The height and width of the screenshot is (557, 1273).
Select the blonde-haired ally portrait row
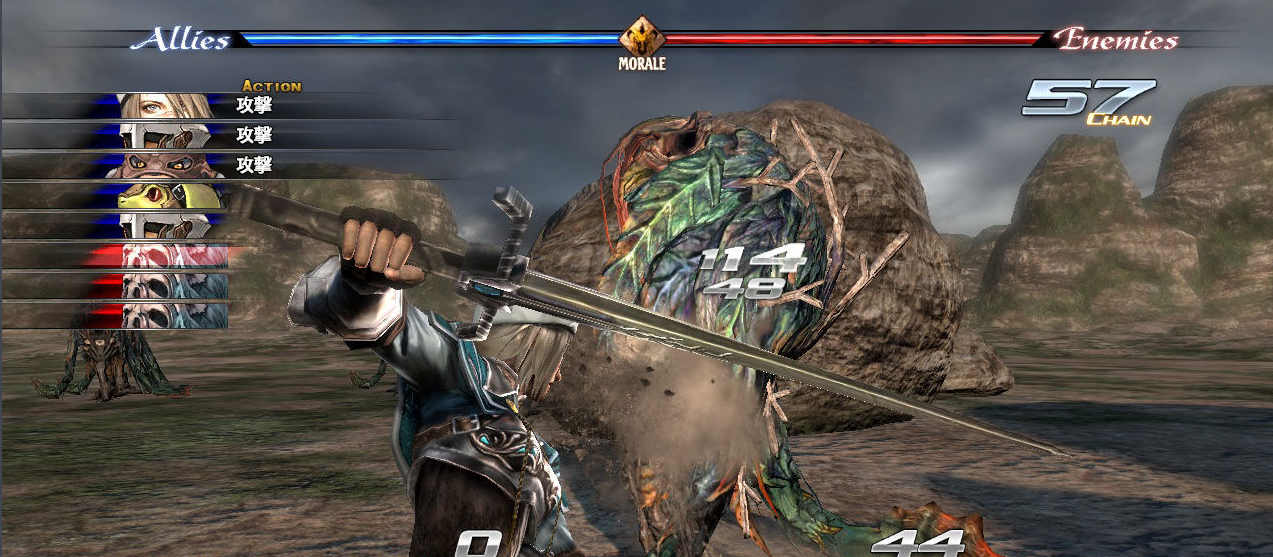pyautogui.click(x=165, y=105)
